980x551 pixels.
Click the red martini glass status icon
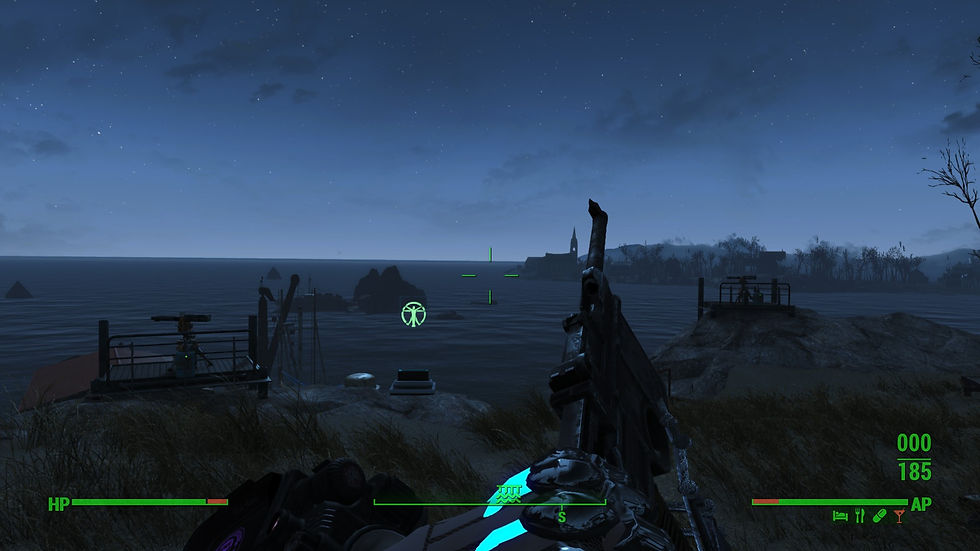(899, 516)
